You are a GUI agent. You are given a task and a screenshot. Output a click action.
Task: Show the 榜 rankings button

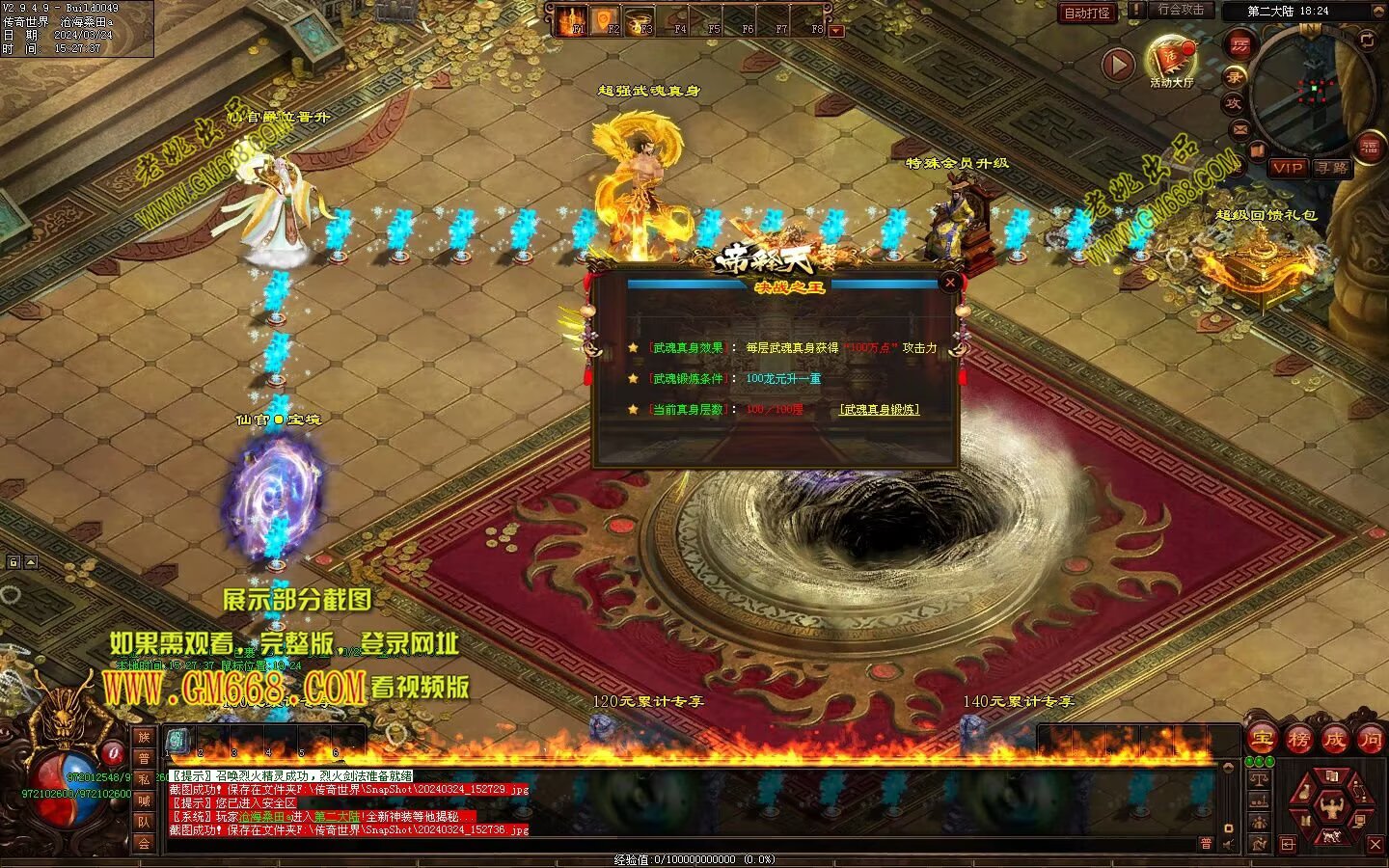(1297, 740)
